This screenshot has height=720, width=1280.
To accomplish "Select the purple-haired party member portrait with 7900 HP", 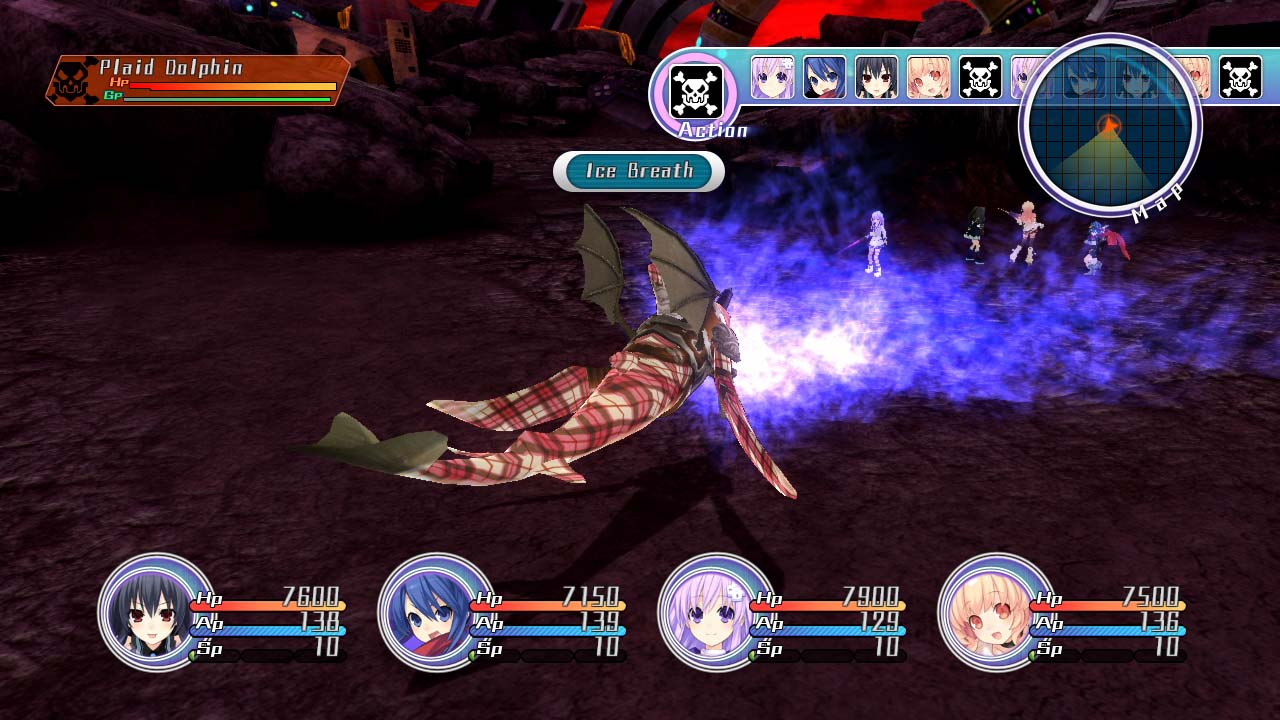I will click(x=716, y=611).
